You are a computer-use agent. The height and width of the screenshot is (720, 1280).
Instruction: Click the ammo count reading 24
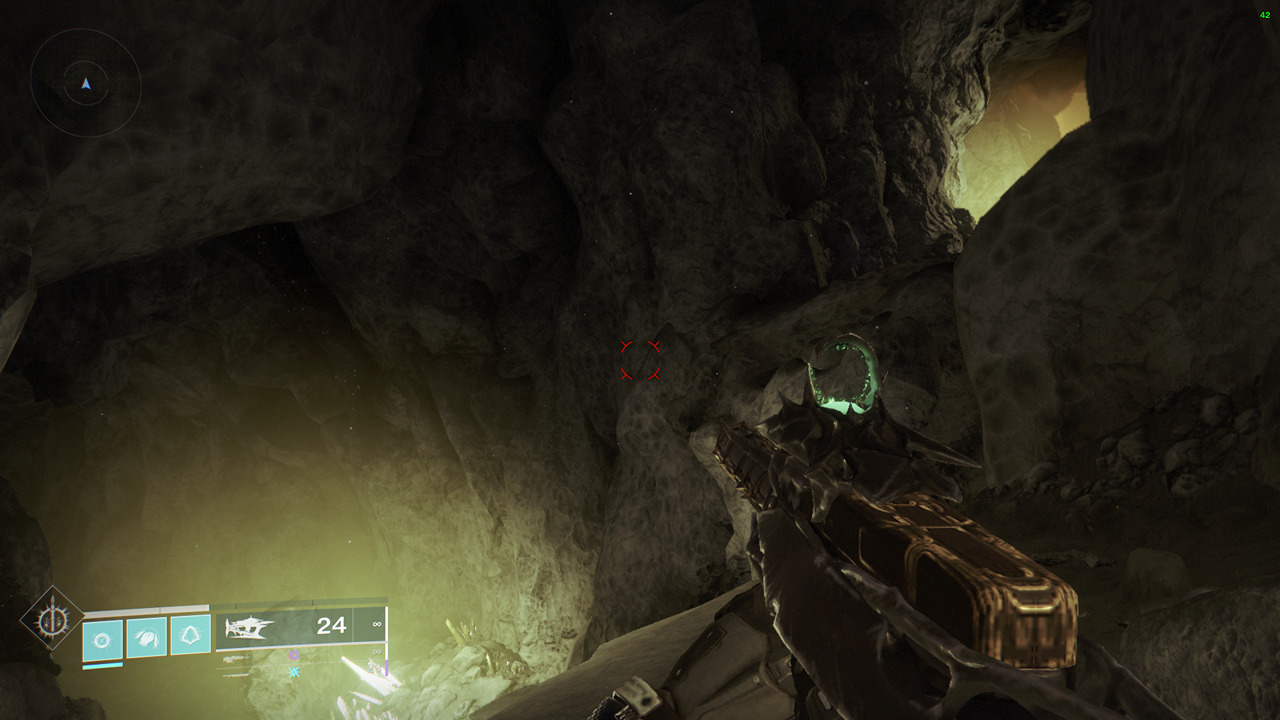click(332, 626)
